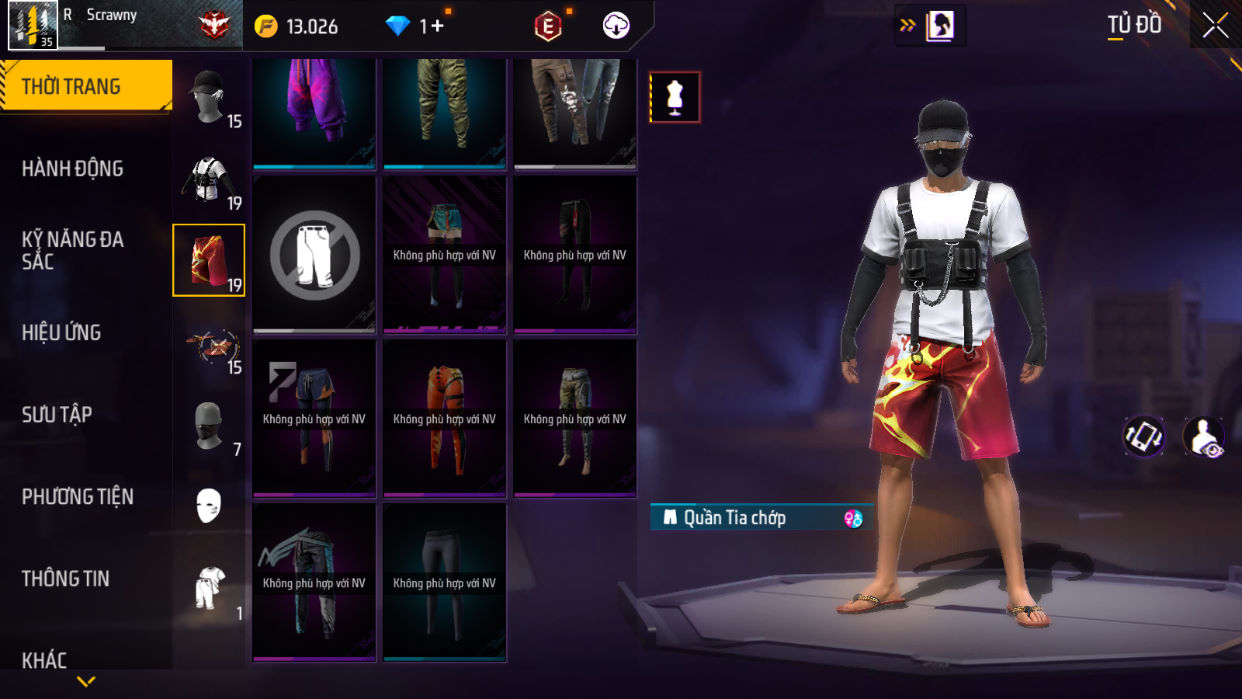1242x699 pixels.
Task: Show the THÔNG TIN tab
Action: 65,579
